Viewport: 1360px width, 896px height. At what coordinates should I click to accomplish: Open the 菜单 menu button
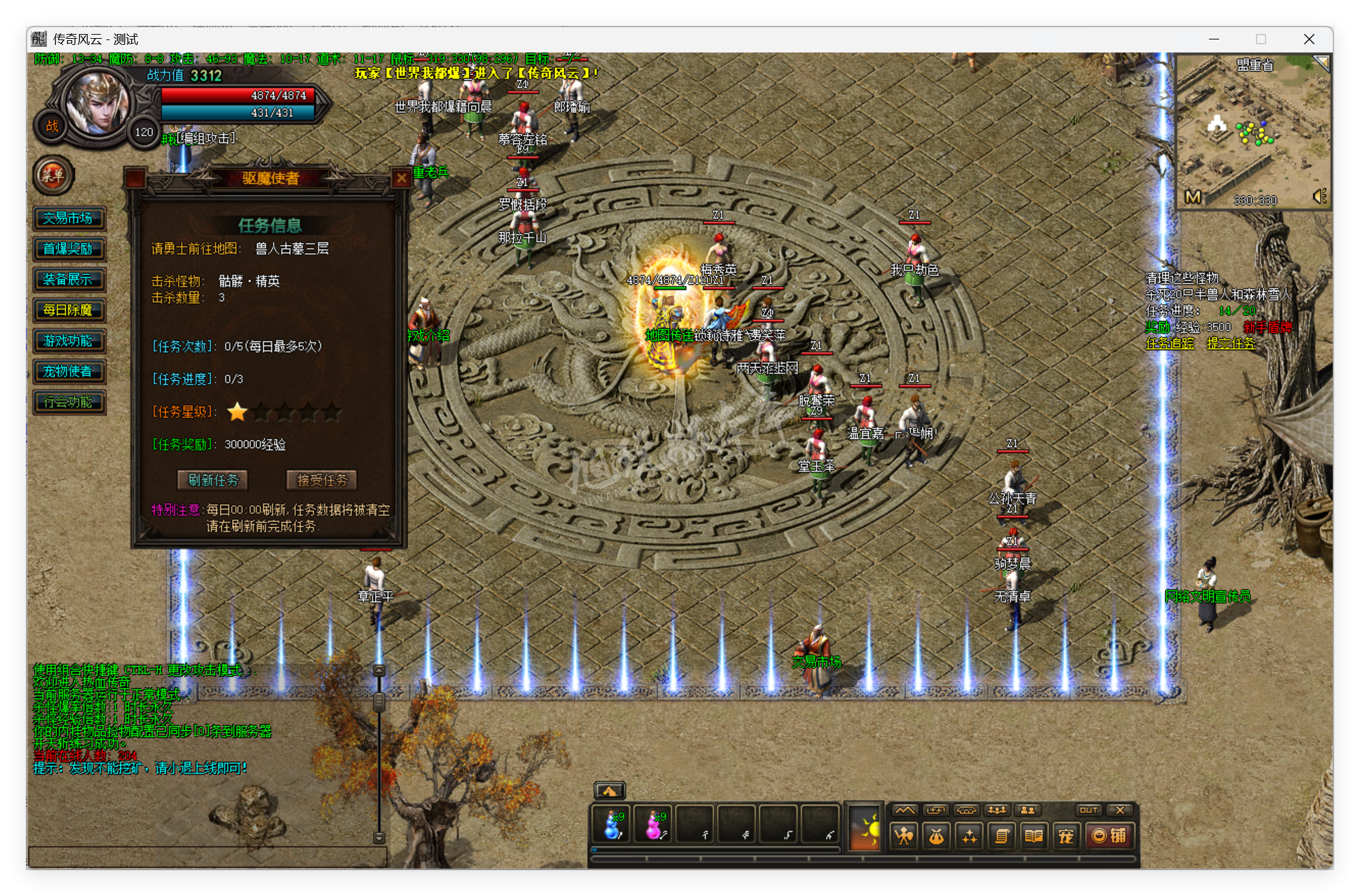click(x=53, y=176)
